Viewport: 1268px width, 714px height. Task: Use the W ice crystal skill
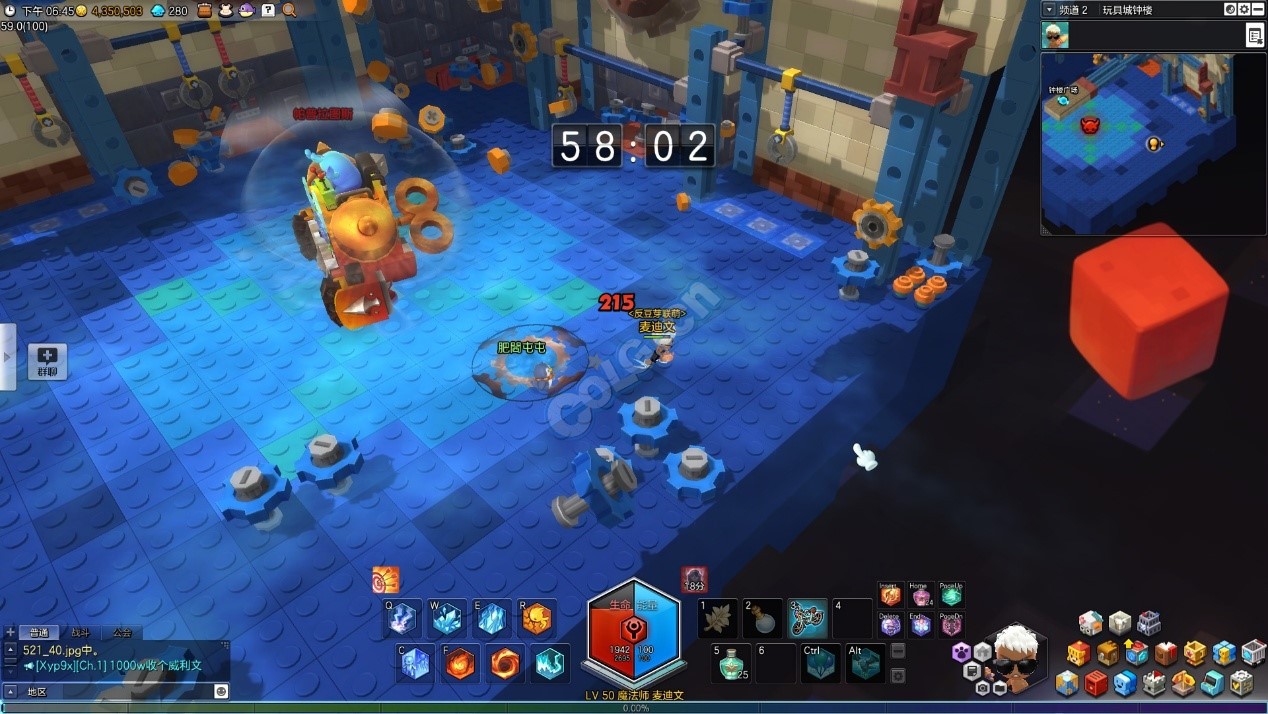(x=447, y=620)
